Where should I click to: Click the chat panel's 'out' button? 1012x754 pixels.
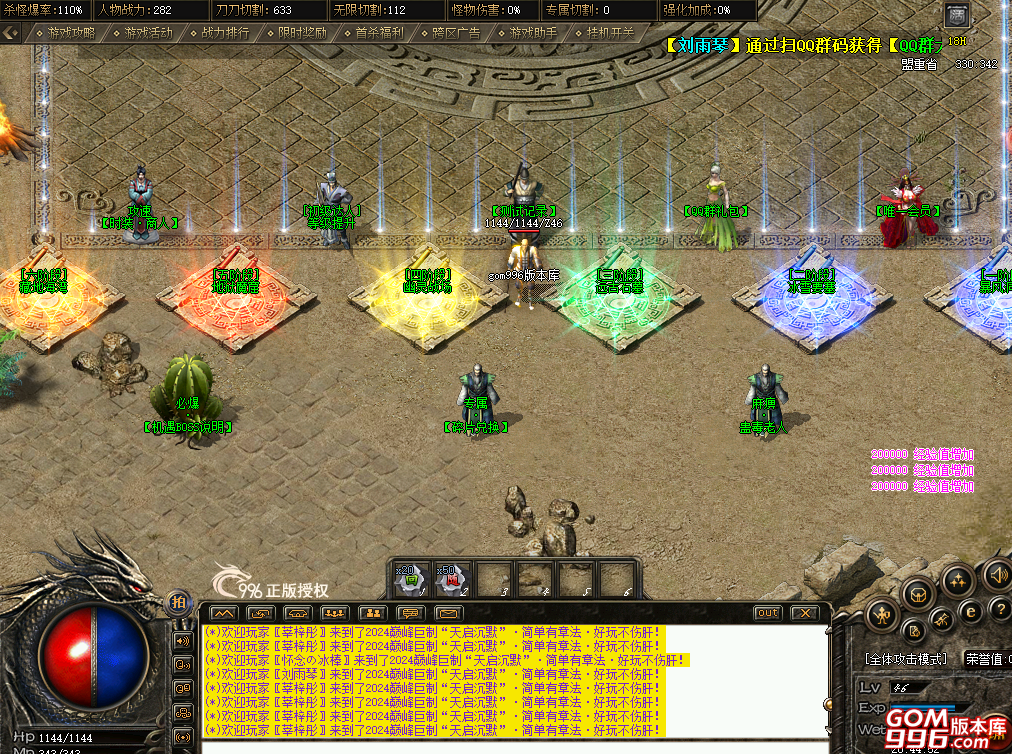[x=767, y=612]
